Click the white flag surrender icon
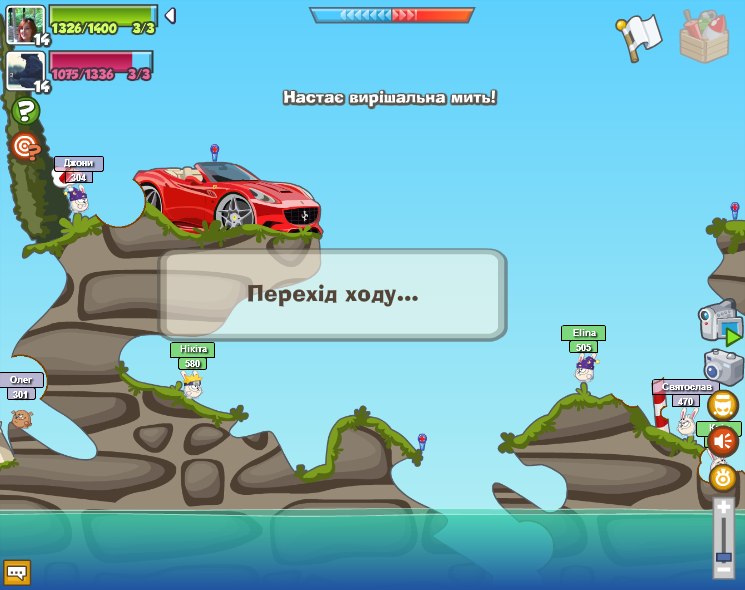 pyautogui.click(x=640, y=37)
